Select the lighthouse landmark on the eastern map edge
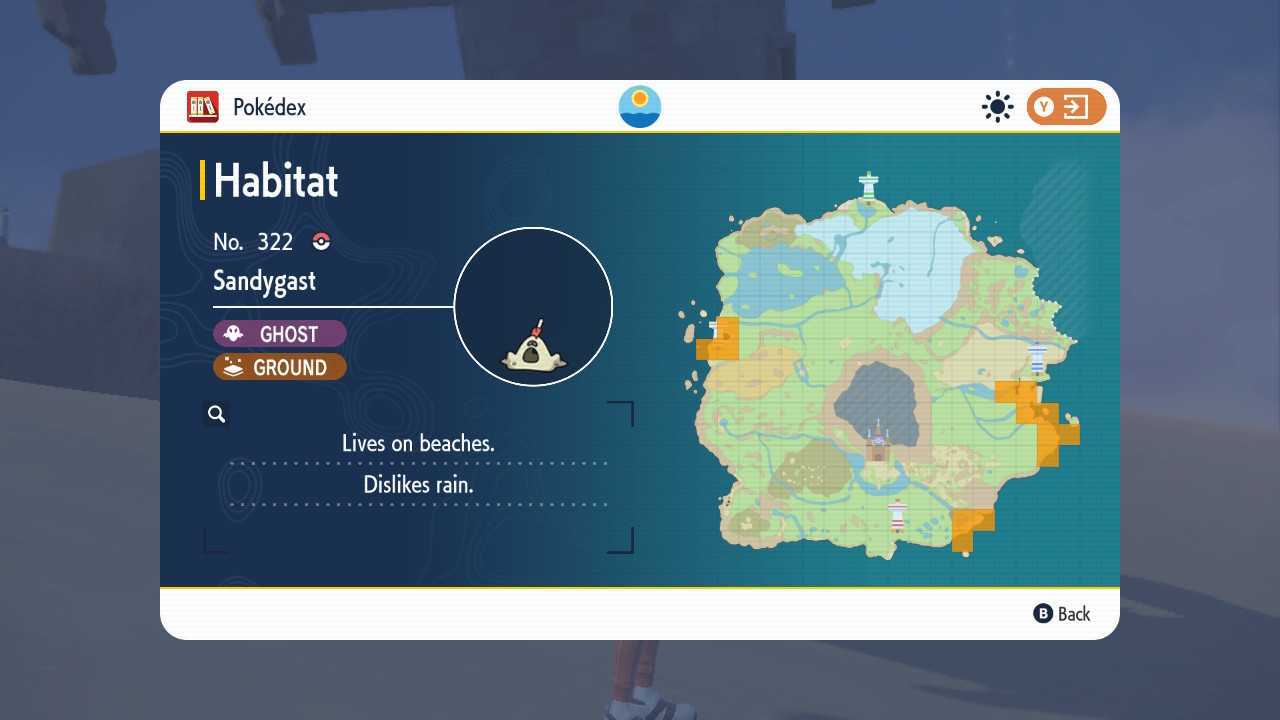The width and height of the screenshot is (1280, 720). [x=1038, y=359]
